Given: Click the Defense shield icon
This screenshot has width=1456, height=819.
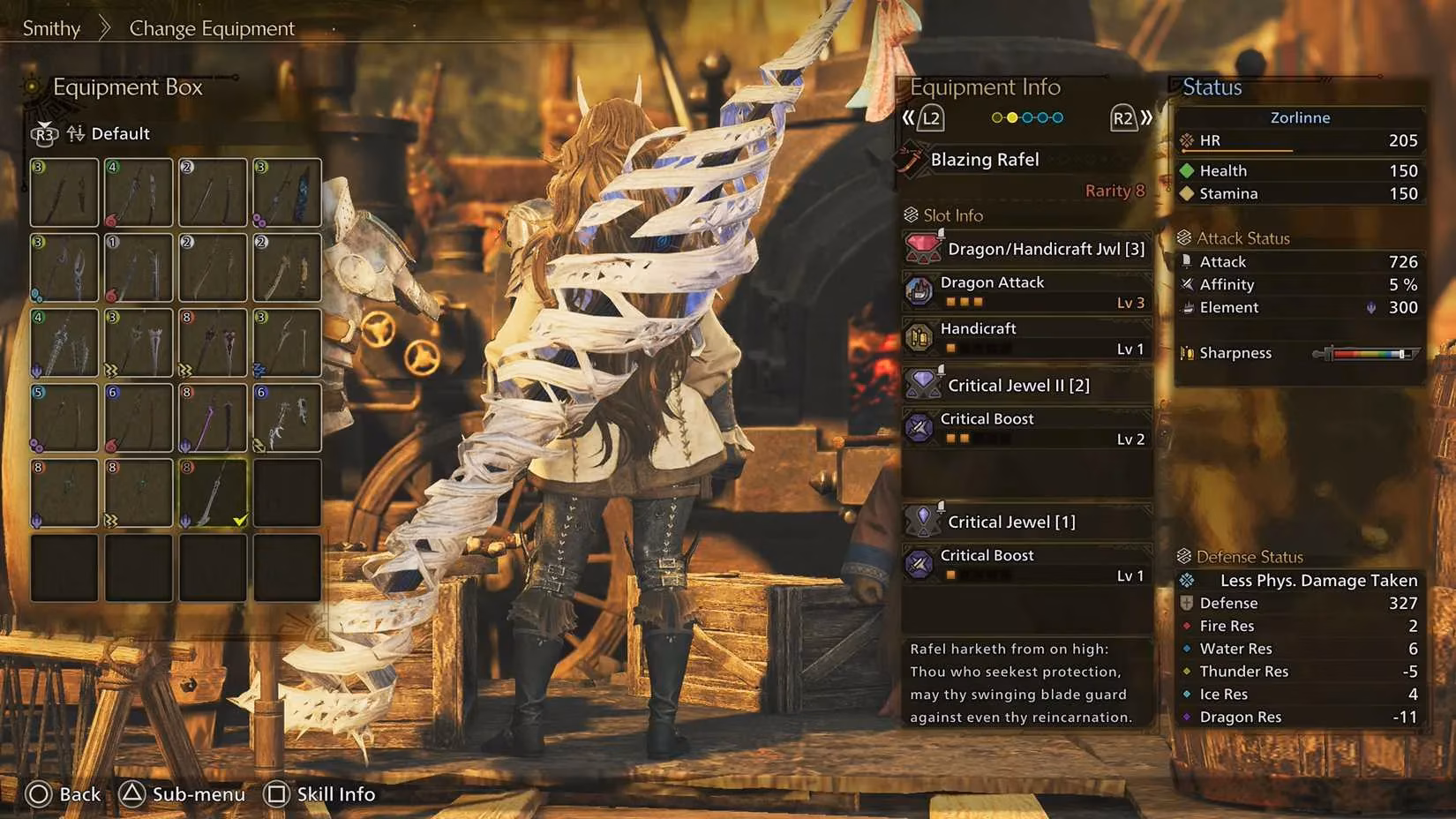Looking at the screenshot, I should [x=1187, y=603].
